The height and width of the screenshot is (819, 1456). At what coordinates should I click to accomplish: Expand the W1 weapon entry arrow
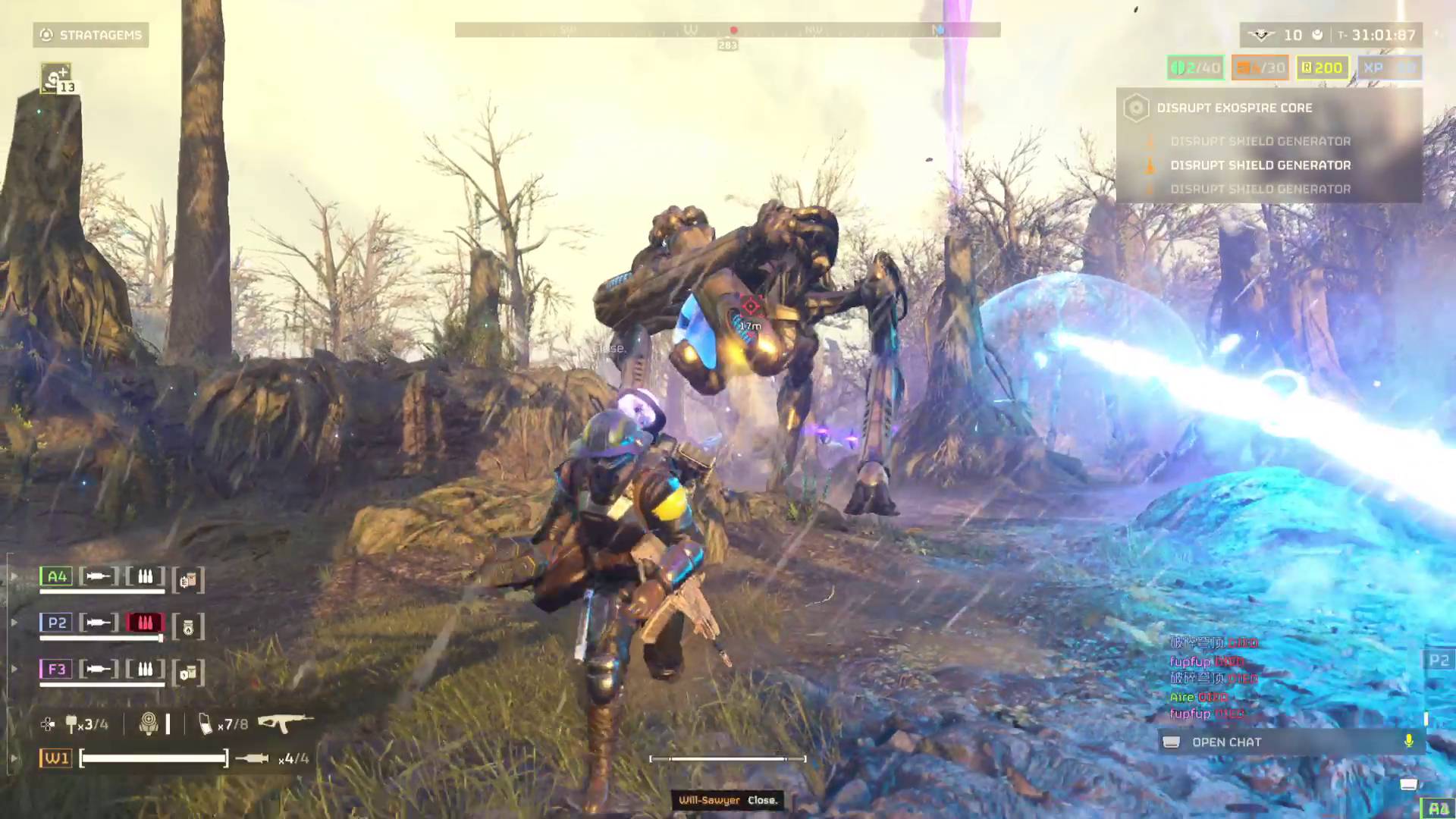[14, 757]
